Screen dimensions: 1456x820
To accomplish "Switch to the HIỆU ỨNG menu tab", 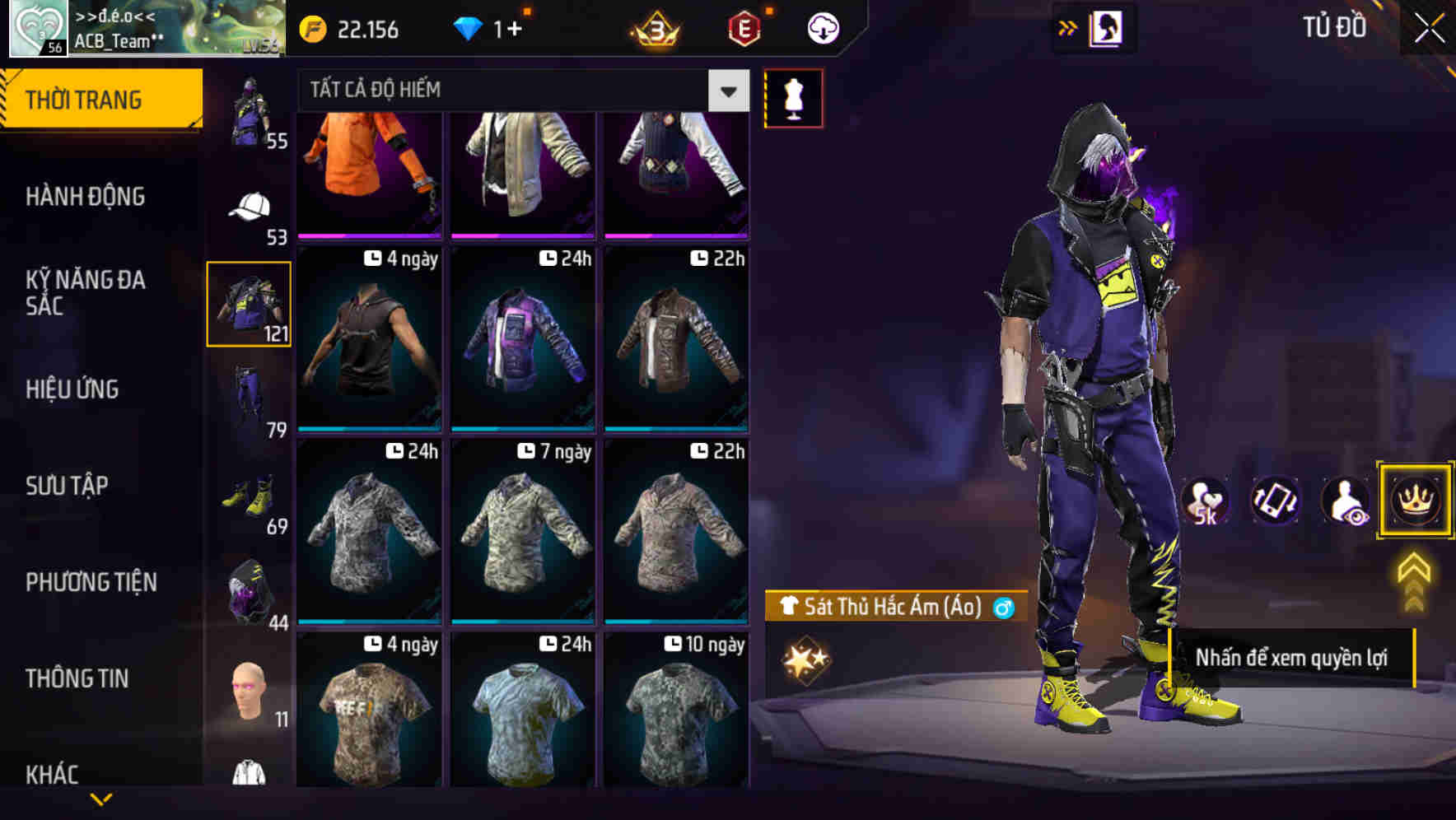I will coord(72,389).
